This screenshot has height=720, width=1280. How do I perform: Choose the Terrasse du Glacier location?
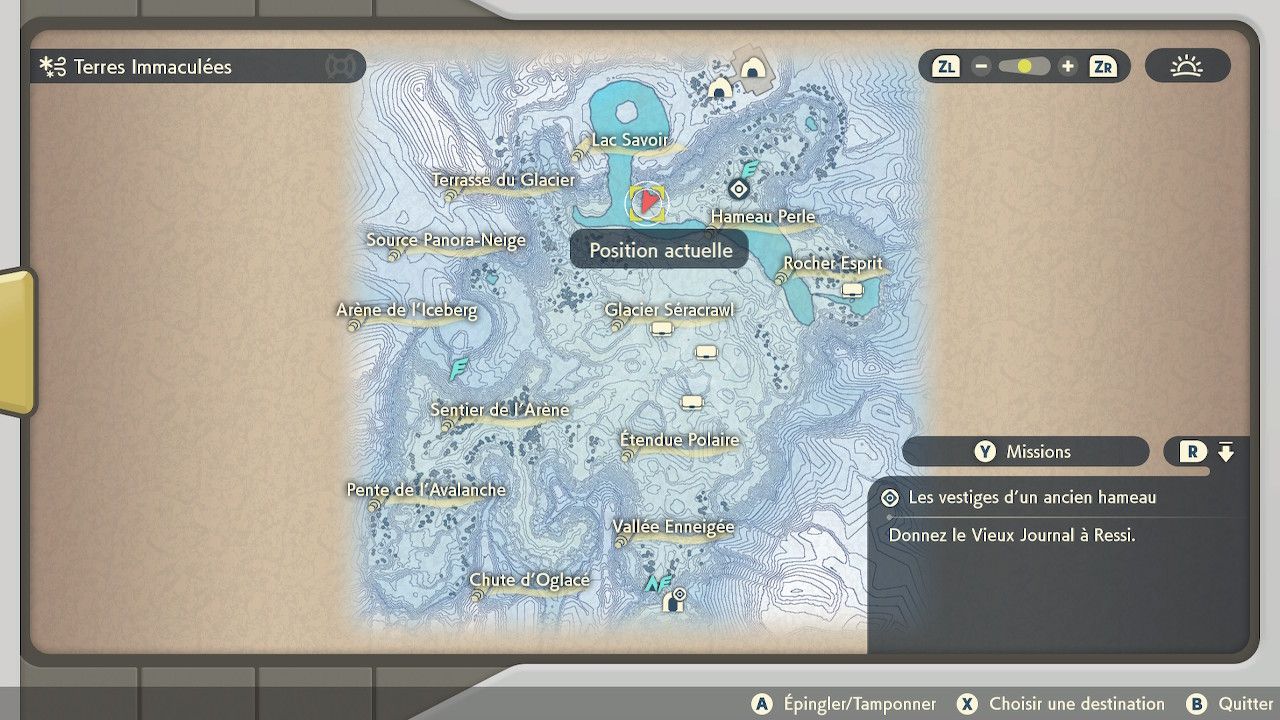click(503, 180)
